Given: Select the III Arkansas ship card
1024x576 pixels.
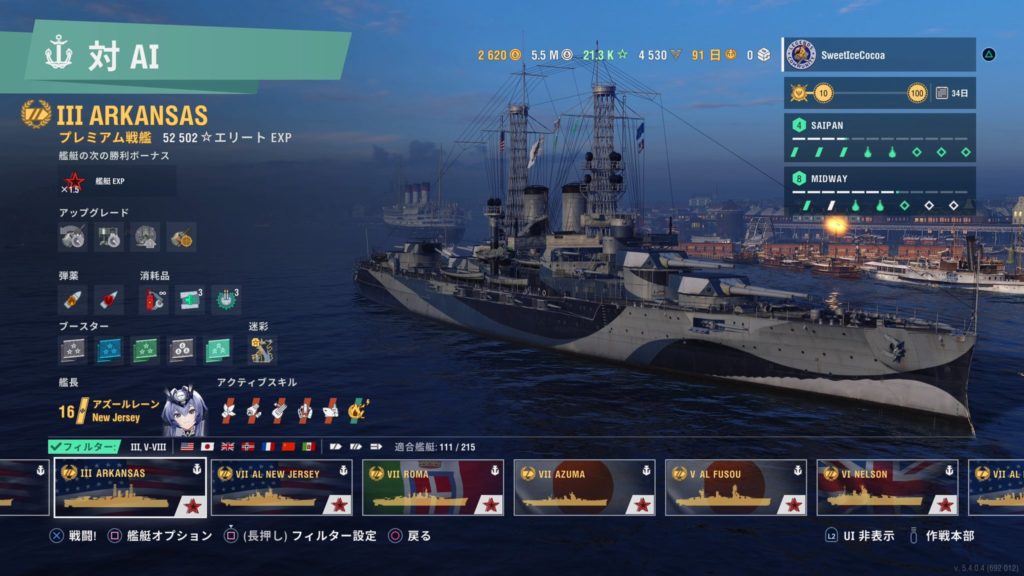Looking at the screenshot, I should point(130,488).
